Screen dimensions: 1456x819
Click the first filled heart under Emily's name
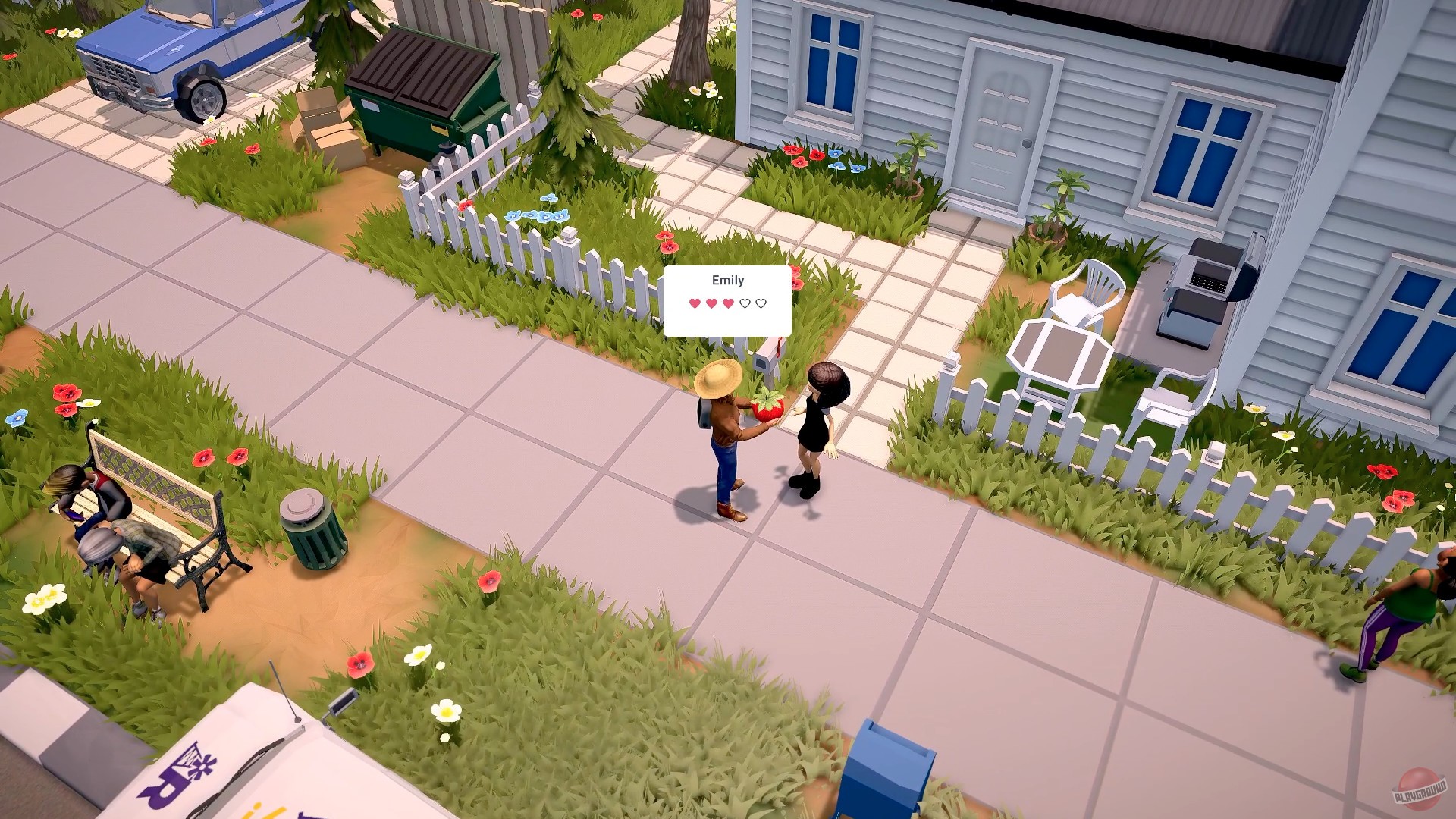click(x=695, y=303)
